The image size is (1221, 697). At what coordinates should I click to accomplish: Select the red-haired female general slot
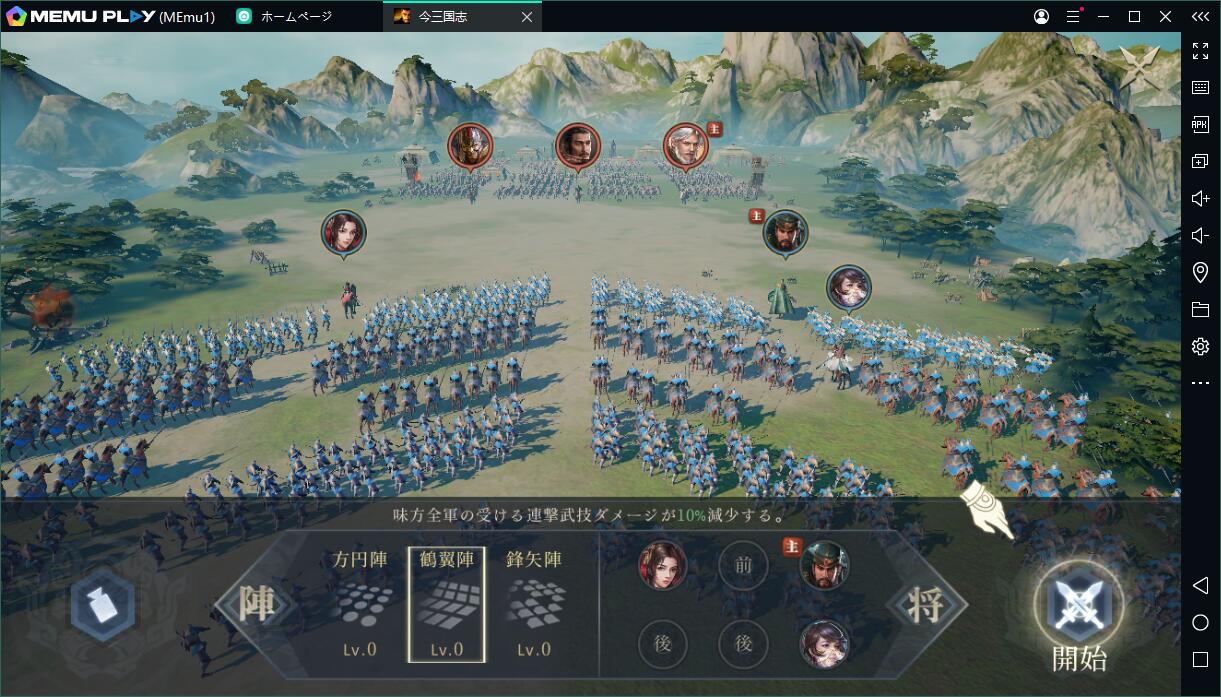(662, 565)
